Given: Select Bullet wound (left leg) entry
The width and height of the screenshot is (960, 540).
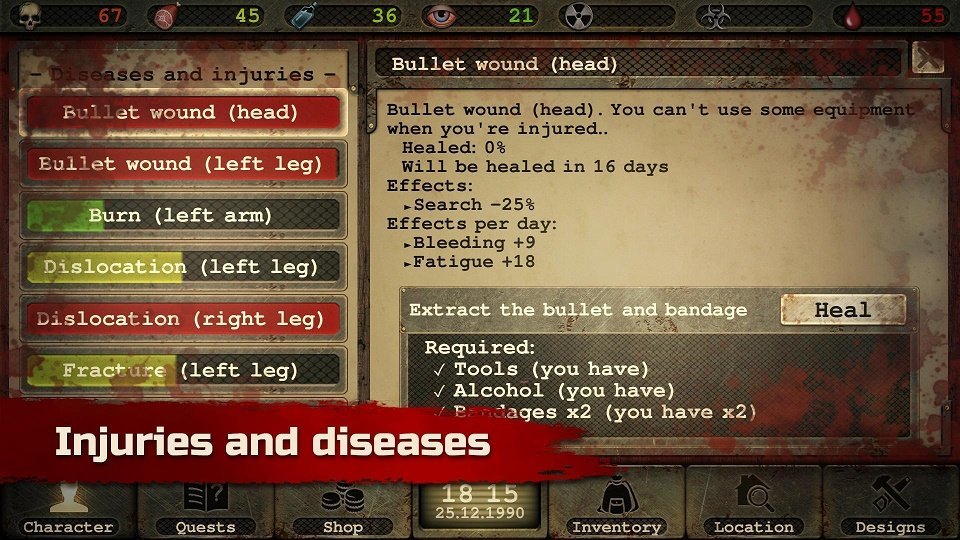Looking at the screenshot, I should point(182,164).
